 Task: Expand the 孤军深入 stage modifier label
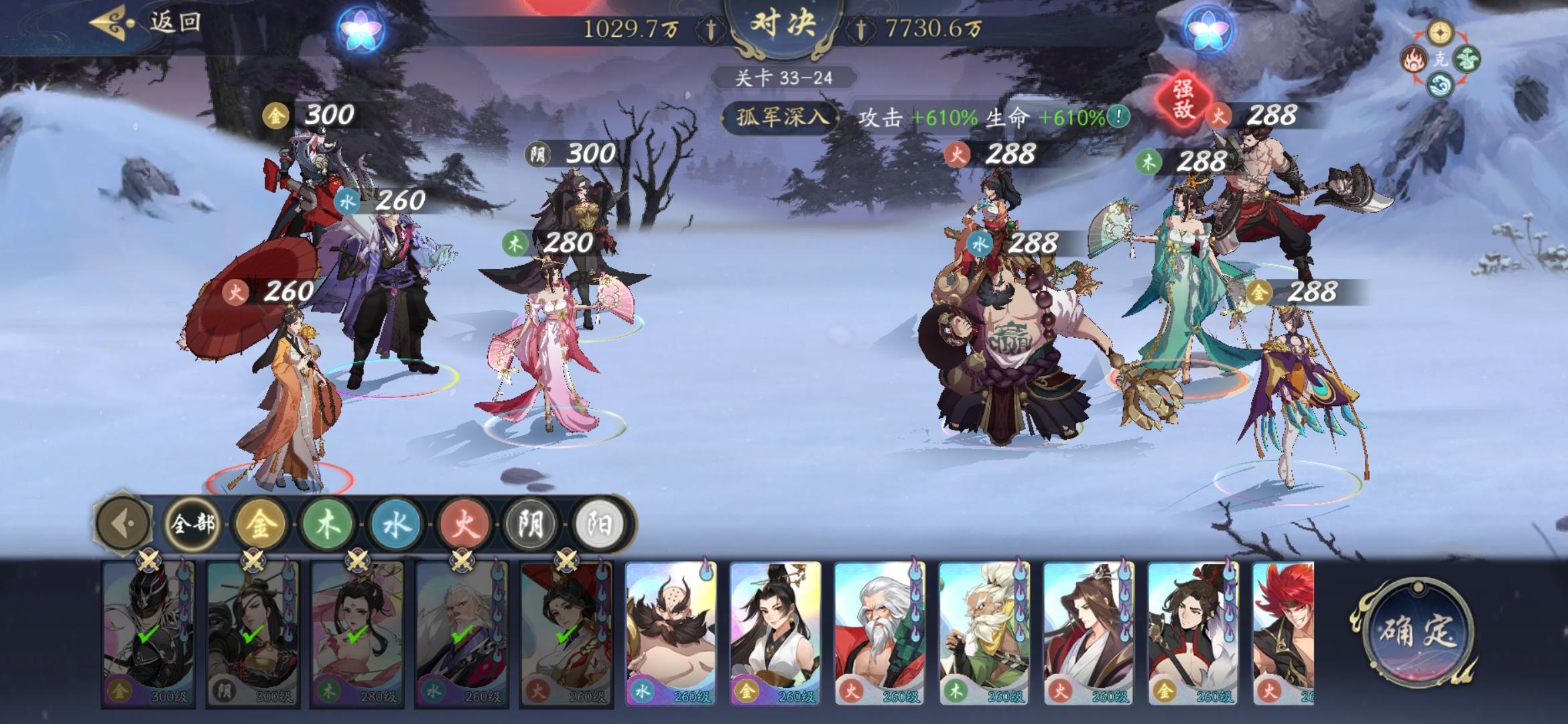click(781, 115)
